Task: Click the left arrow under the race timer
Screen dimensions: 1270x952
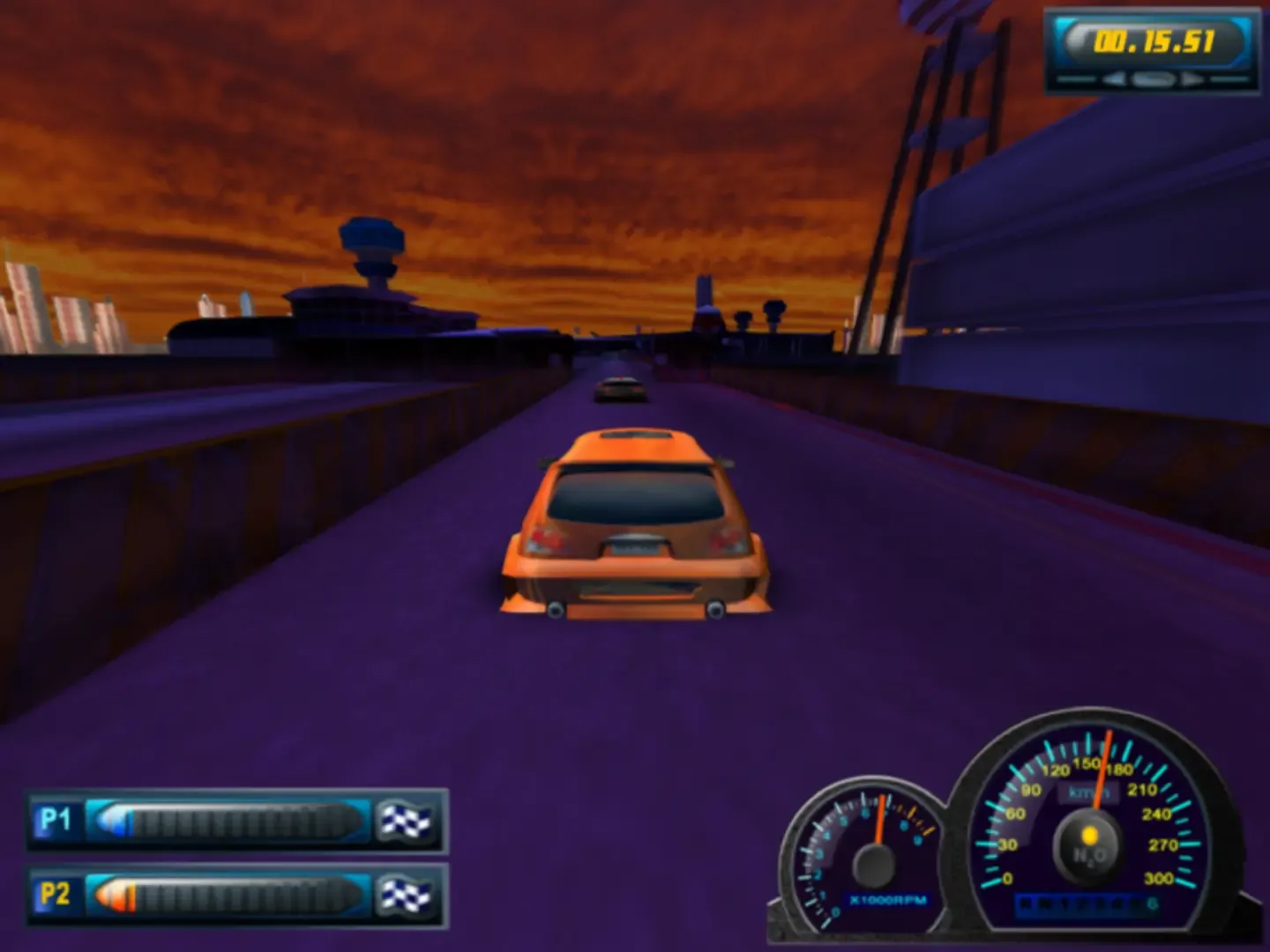Action: pos(1115,78)
